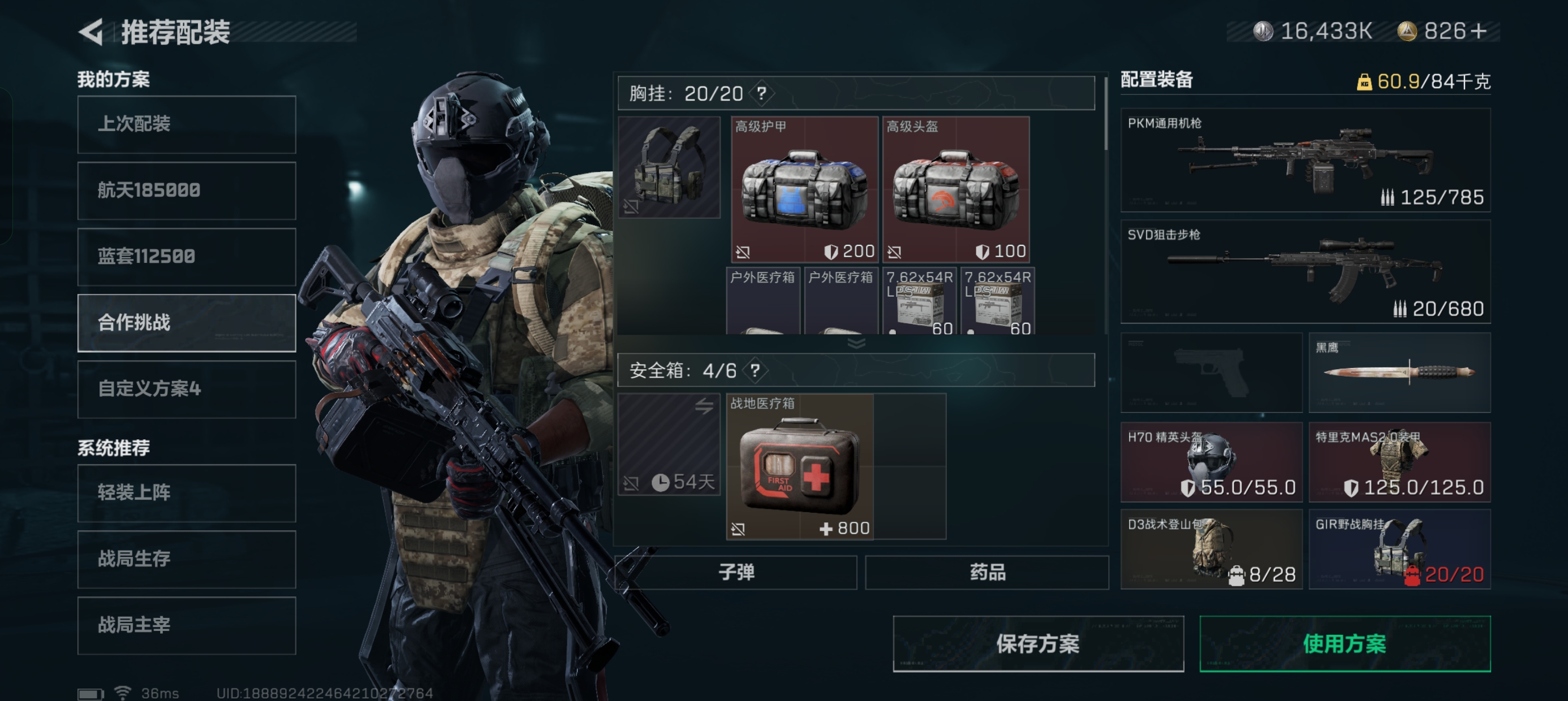The width and height of the screenshot is (1568, 701).
Task: Select the 战地医疗箱 first aid item
Action: click(800, 467)
